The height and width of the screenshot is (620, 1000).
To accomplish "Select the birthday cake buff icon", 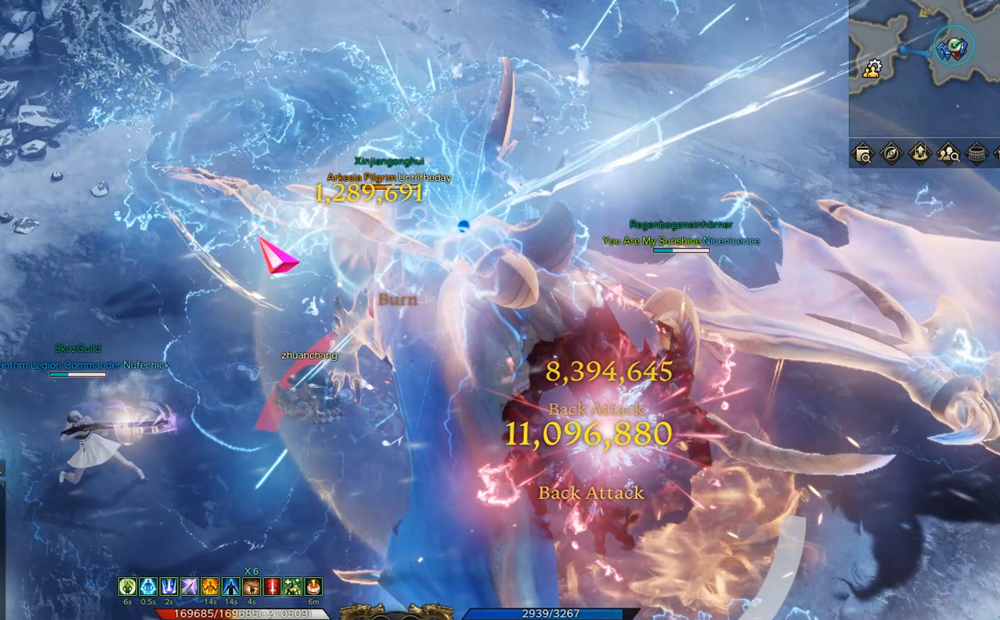I will (x=314, y=587).
